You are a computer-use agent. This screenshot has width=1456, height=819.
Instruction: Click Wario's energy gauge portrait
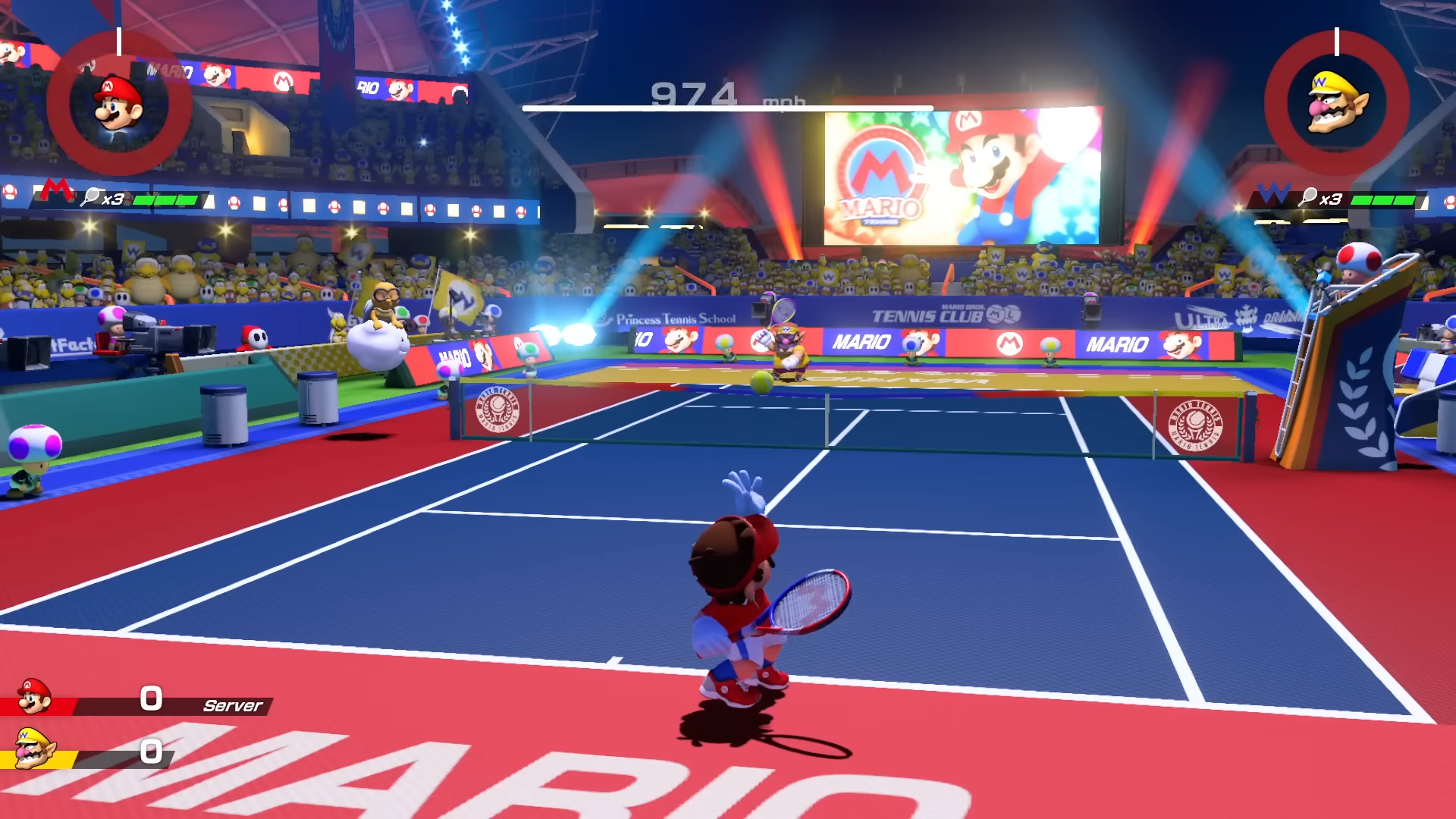pyautogui.click(x=1336, y=104)
